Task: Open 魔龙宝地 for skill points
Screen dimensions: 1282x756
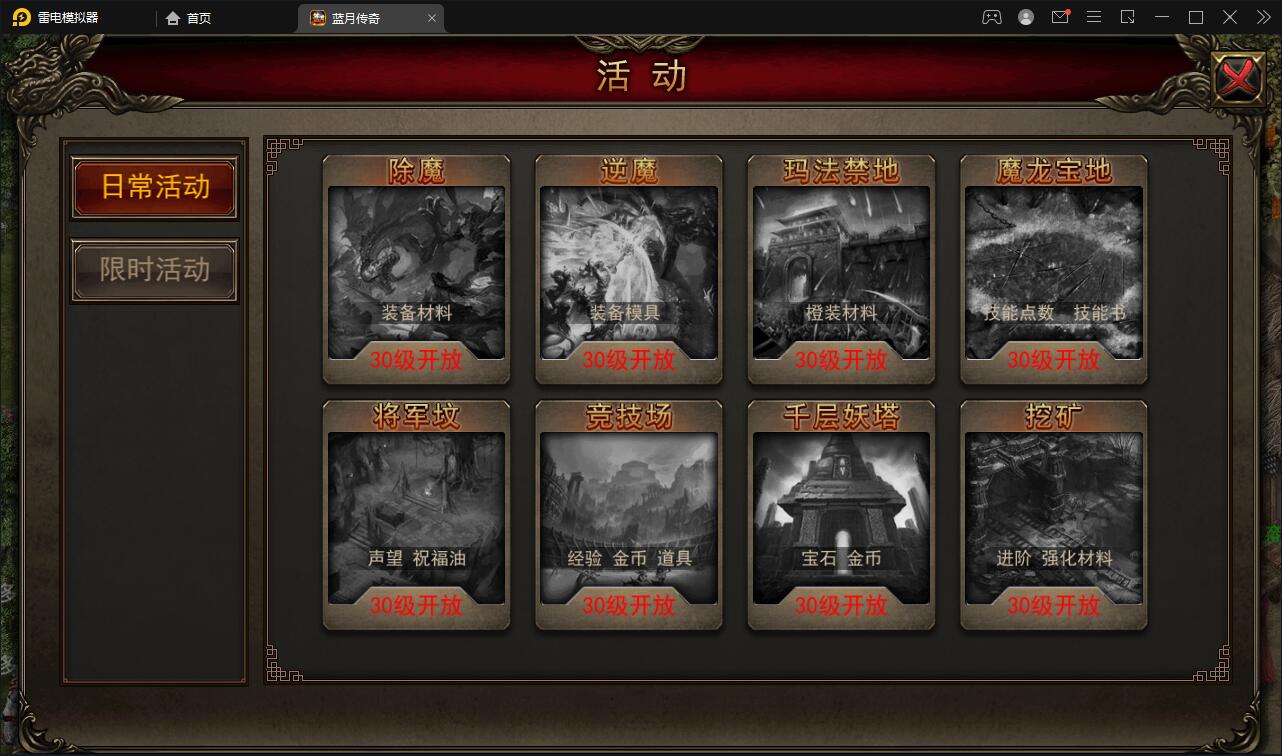Action: tap(1053, 270)
